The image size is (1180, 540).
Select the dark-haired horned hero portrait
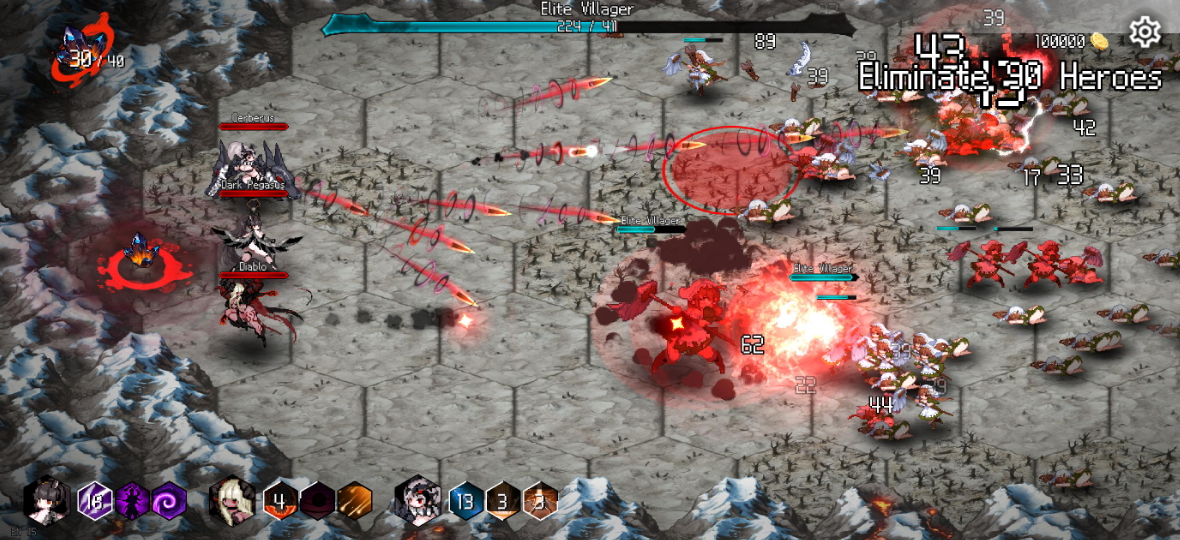(47, 499)
